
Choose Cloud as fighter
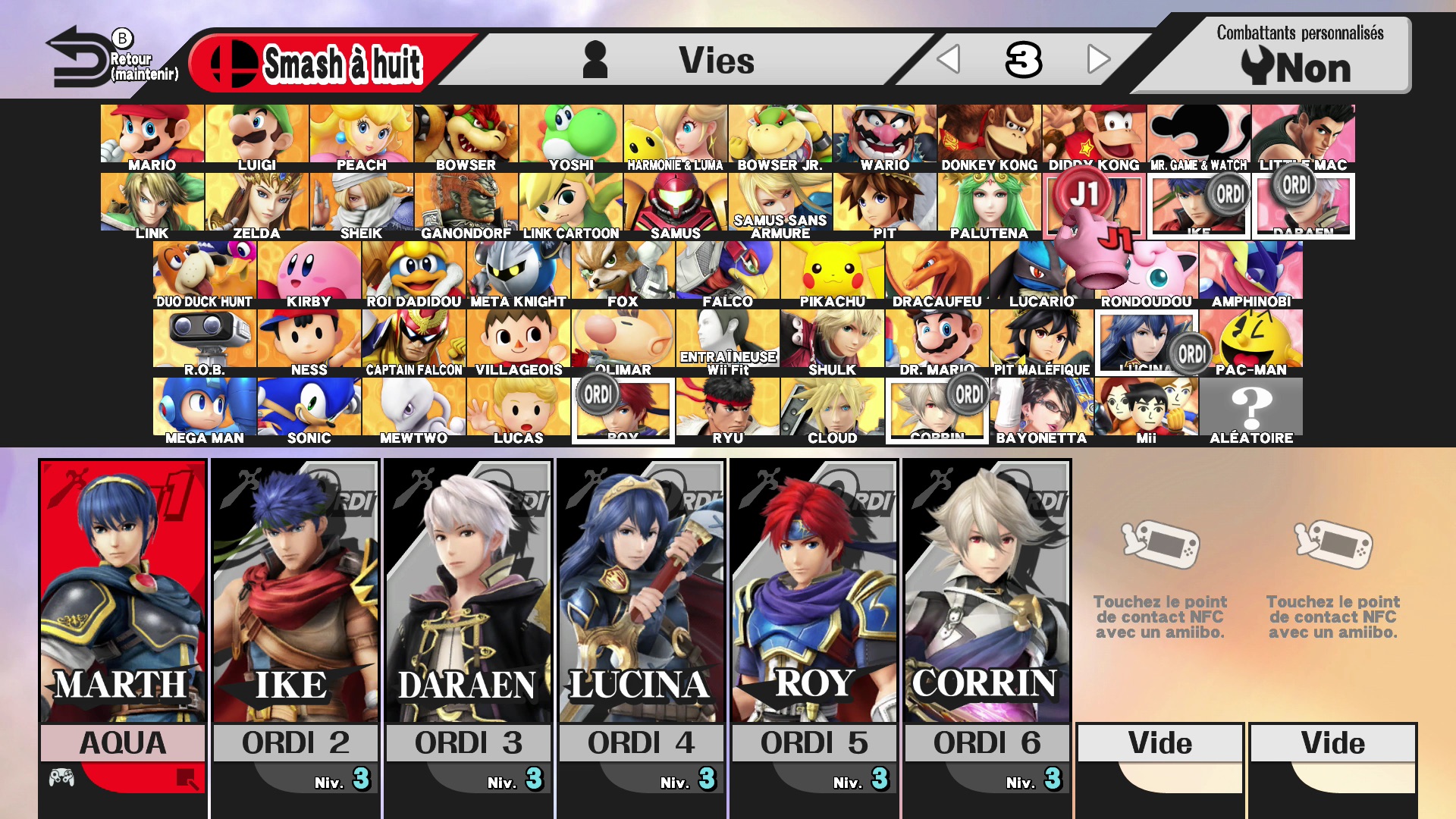[x=832, y=409]
